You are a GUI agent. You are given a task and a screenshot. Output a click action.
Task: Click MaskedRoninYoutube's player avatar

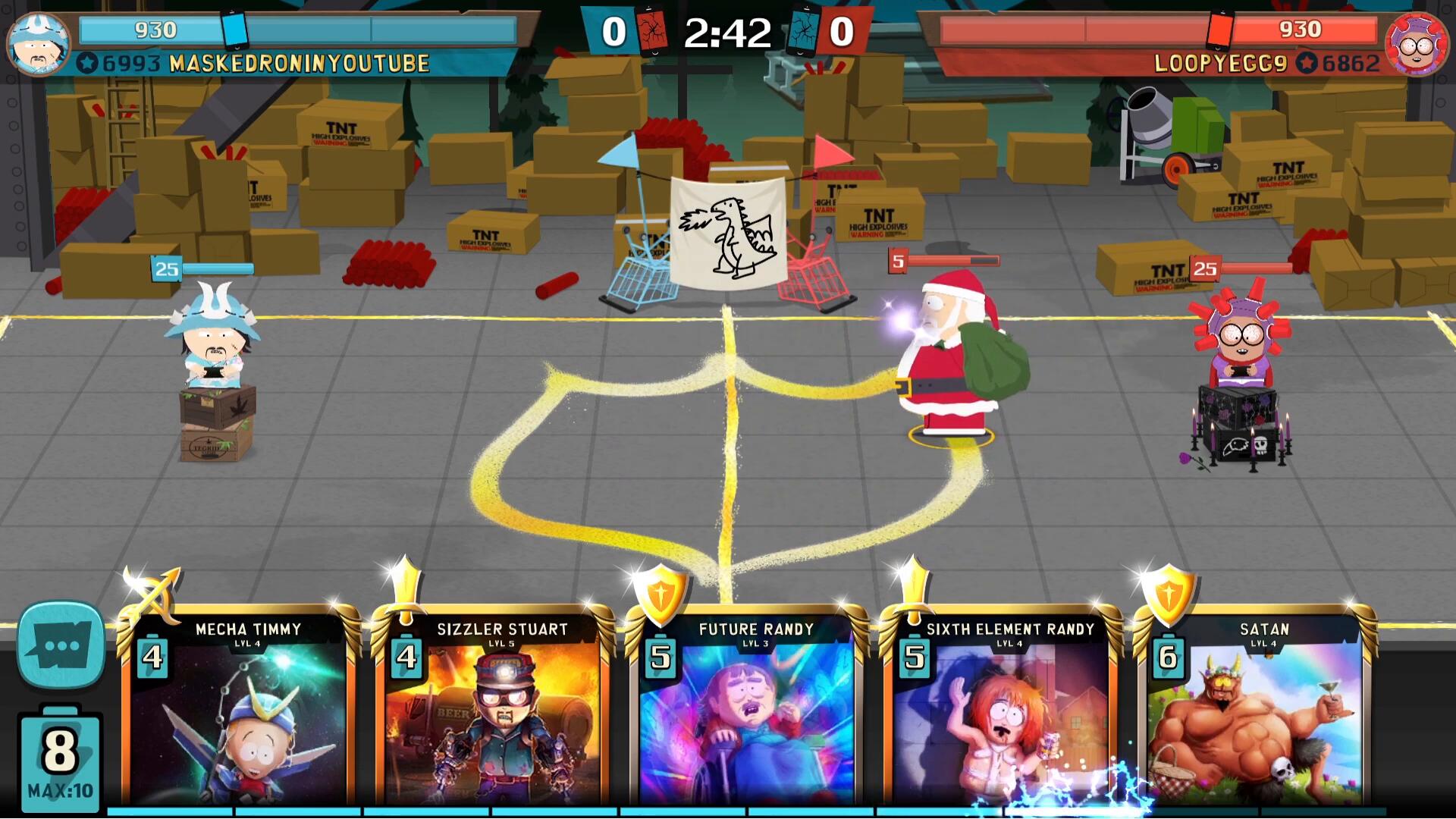[38, 43]
